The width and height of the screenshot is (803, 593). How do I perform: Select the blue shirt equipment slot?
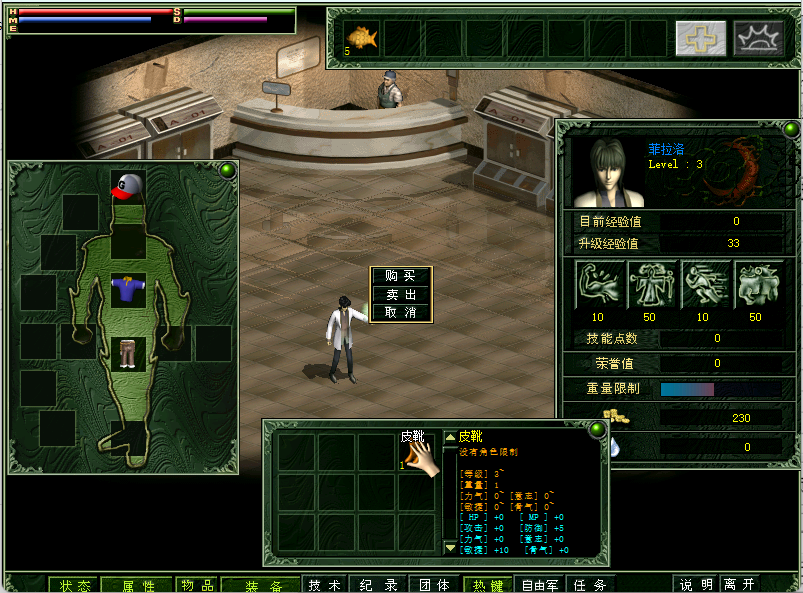(127, 290)
